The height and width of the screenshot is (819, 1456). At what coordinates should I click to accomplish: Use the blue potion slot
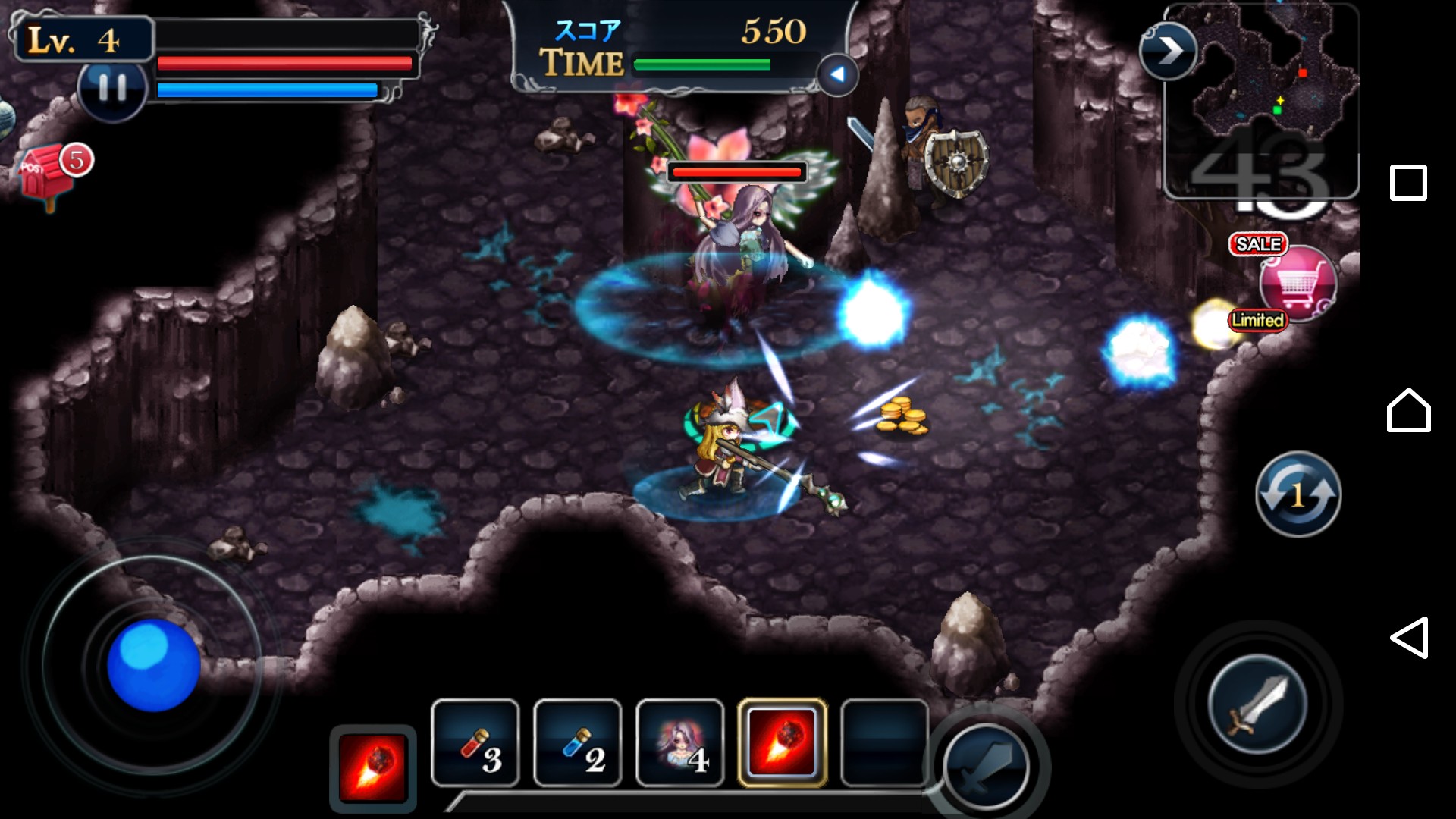(x=578, y=743)
